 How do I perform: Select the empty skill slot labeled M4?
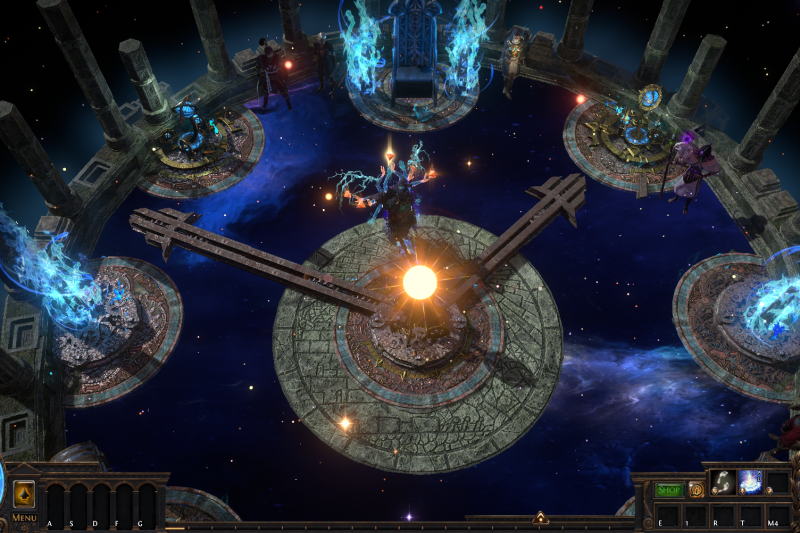coord(775,515)
